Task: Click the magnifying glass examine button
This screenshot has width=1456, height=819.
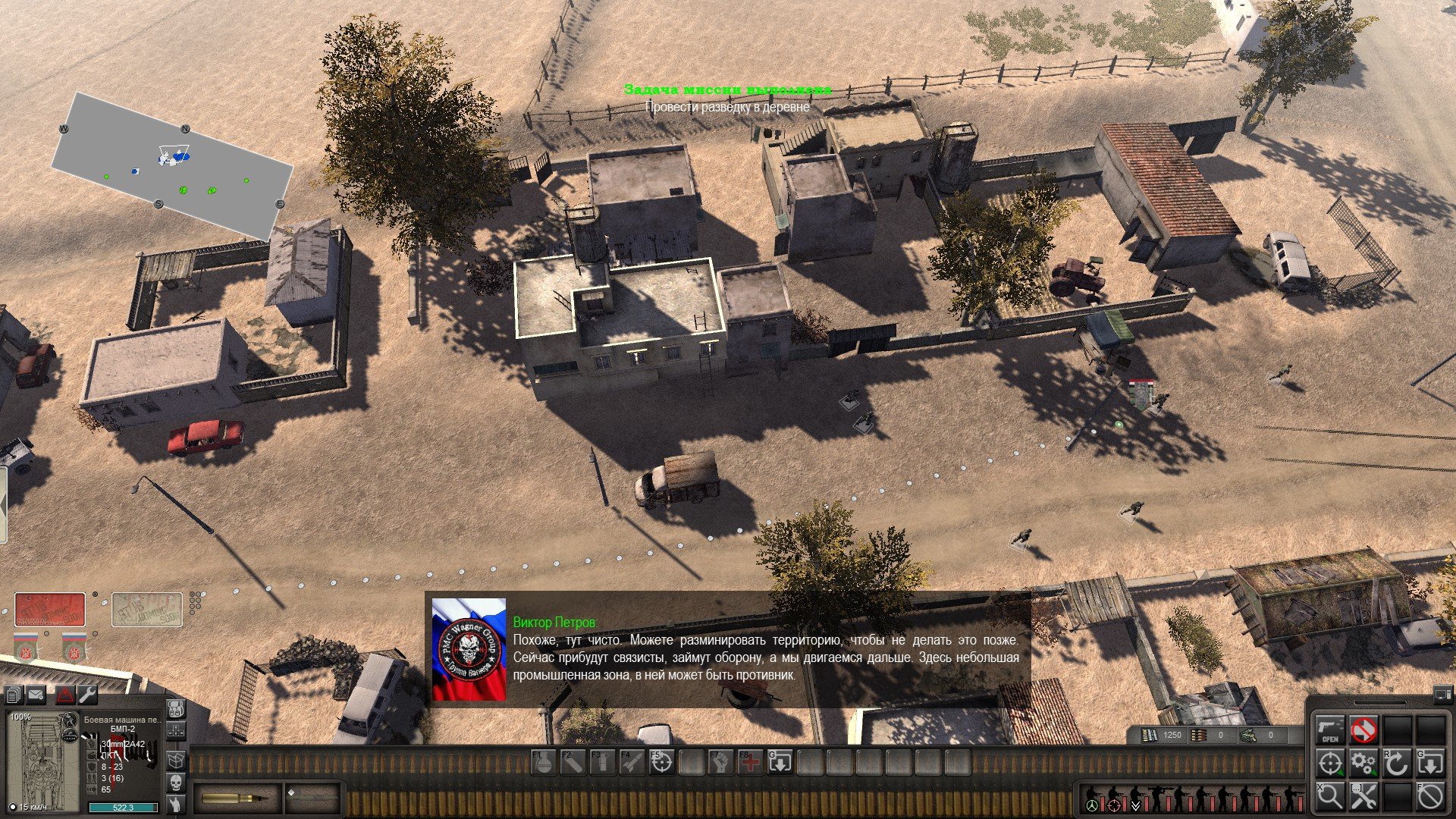Action: 1329,796
